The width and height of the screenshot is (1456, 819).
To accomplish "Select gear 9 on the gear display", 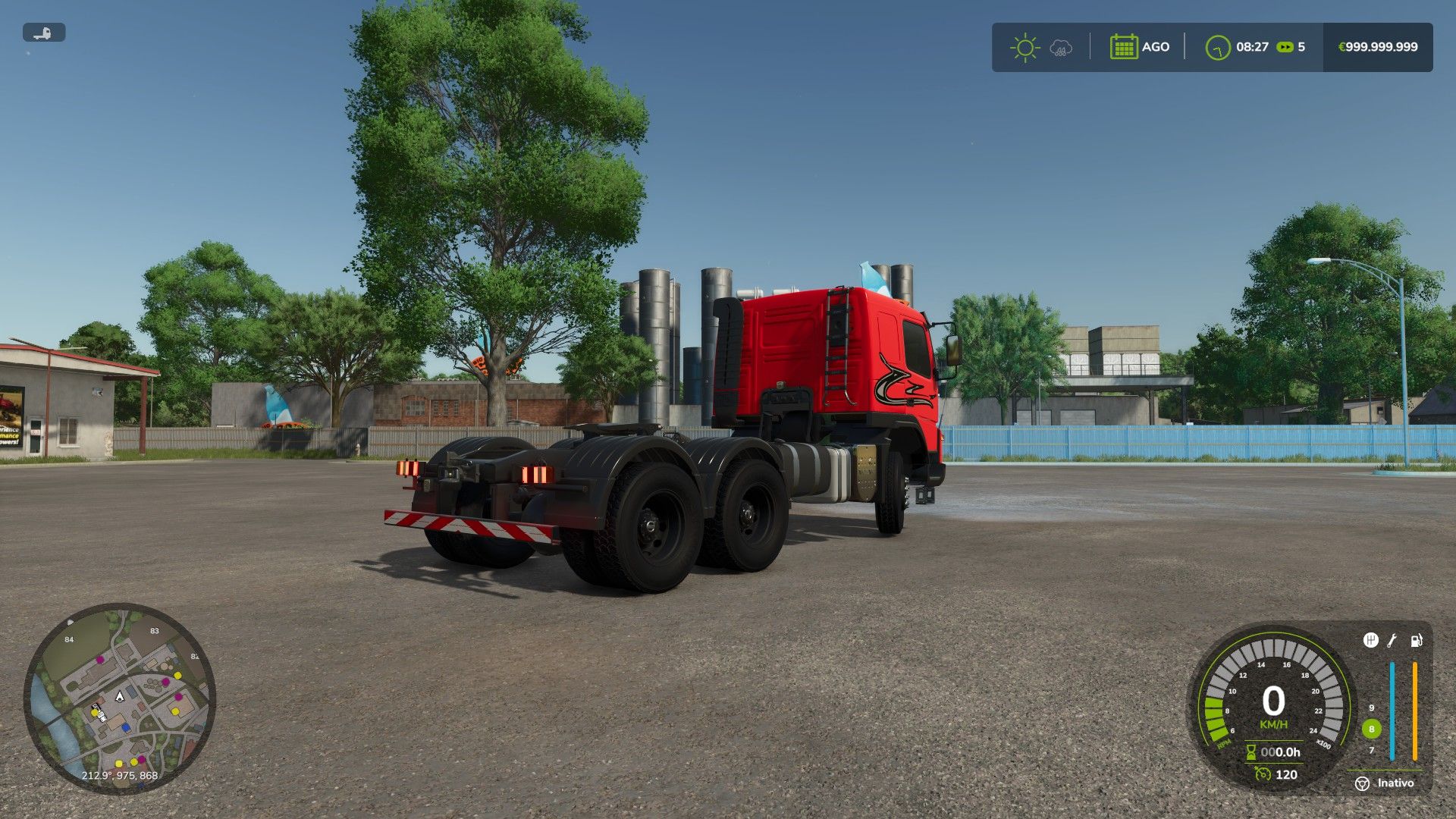I will (1372, 708).
